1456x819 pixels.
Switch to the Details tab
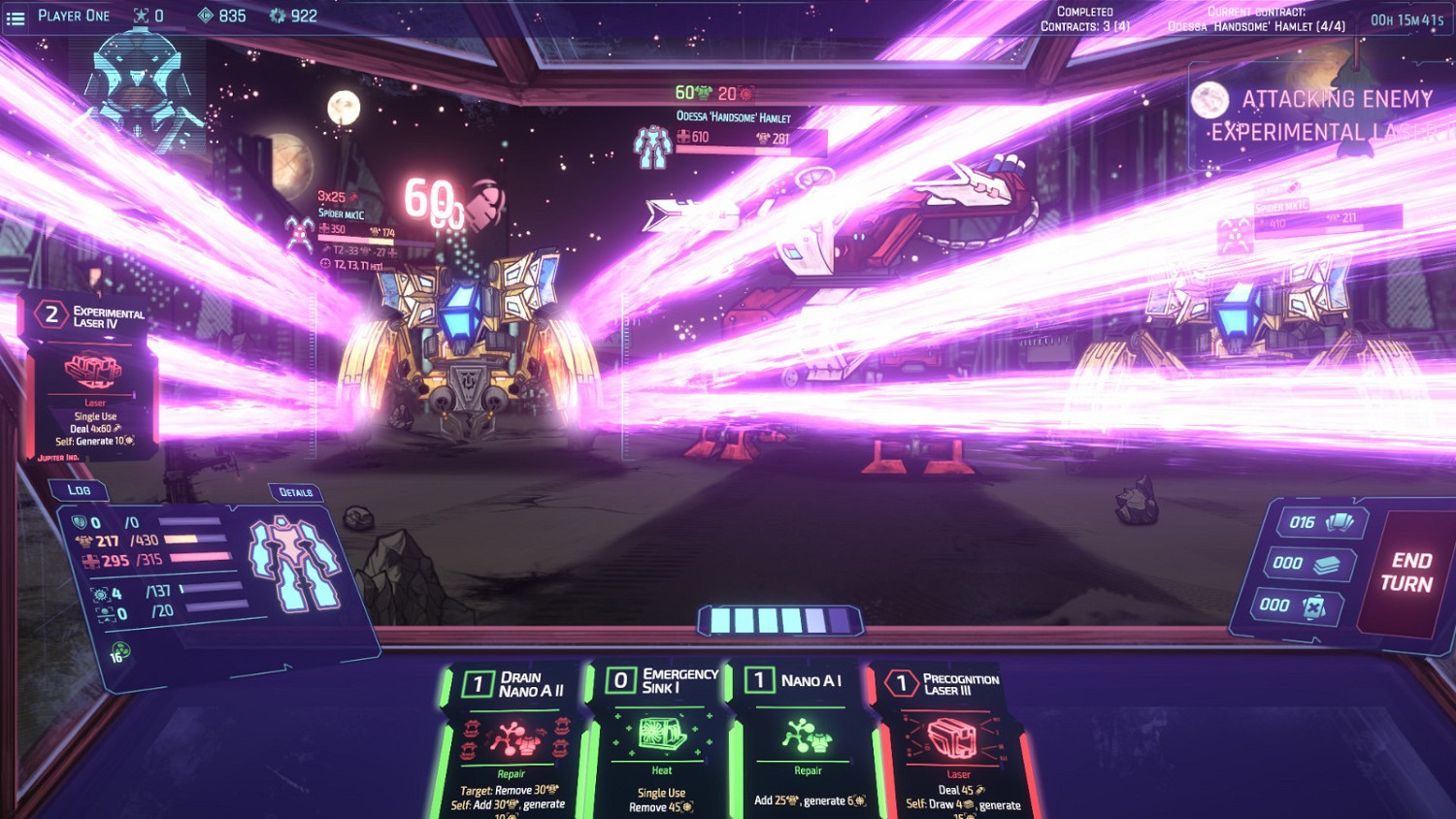pos(296,493)
